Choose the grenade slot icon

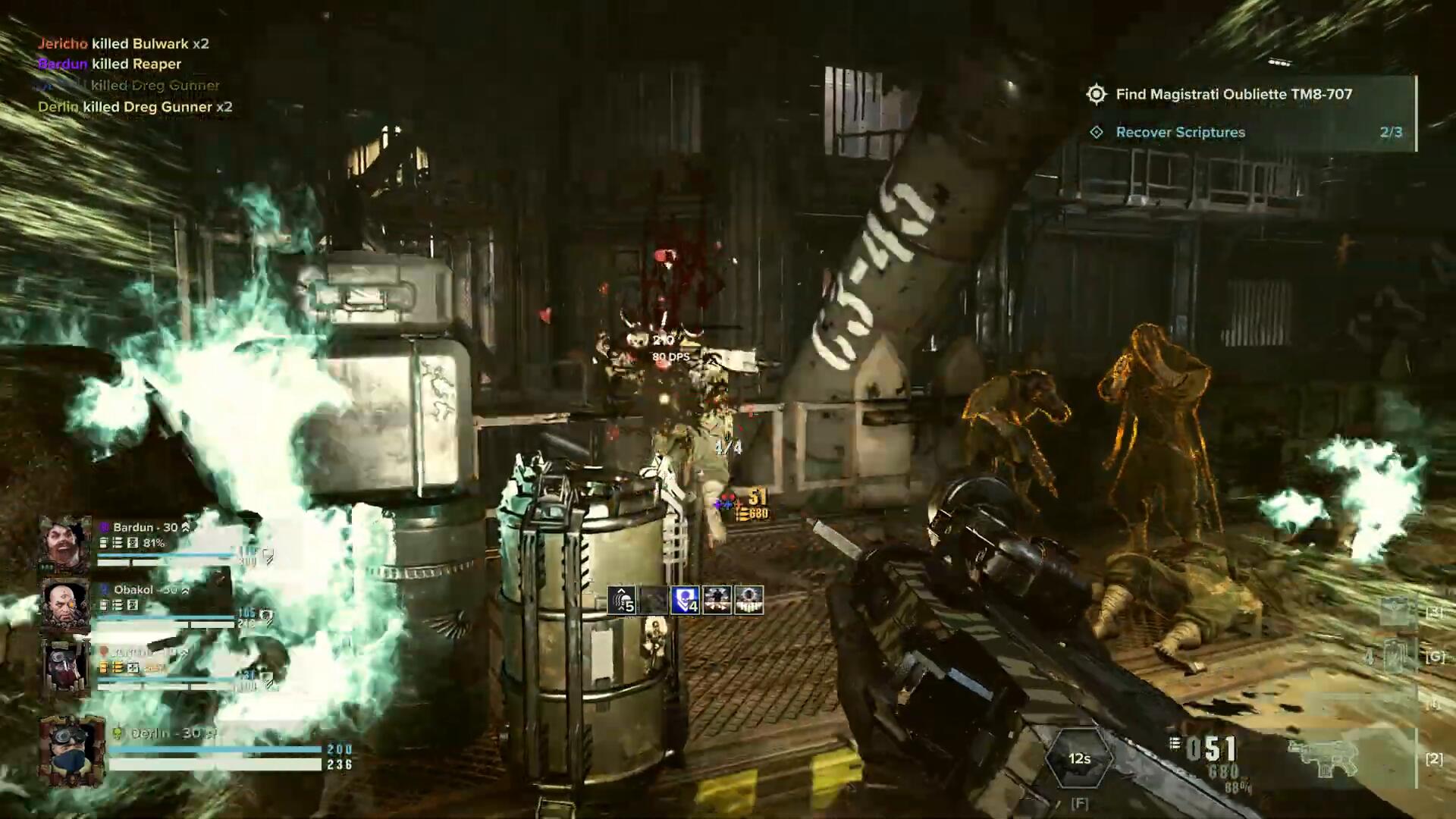click(1395, 656)
